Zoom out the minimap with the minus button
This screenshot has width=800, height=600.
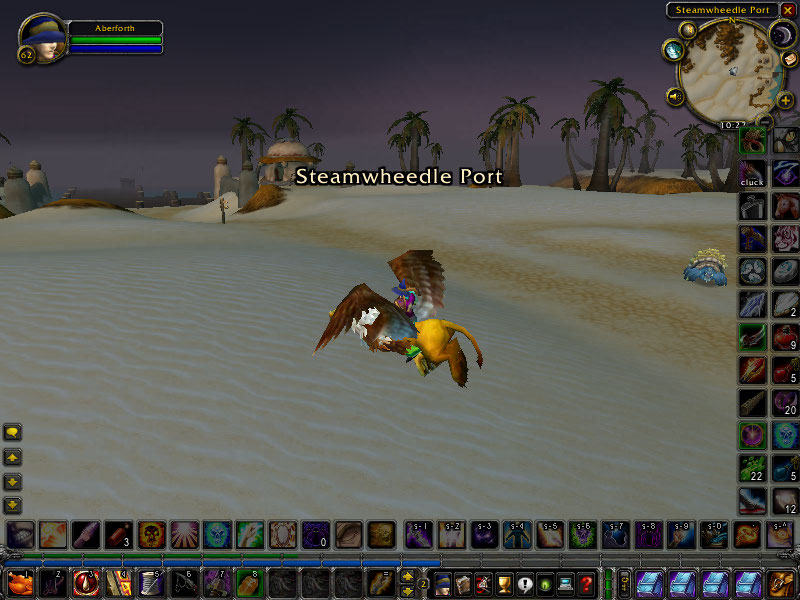(x=765, y=122)
